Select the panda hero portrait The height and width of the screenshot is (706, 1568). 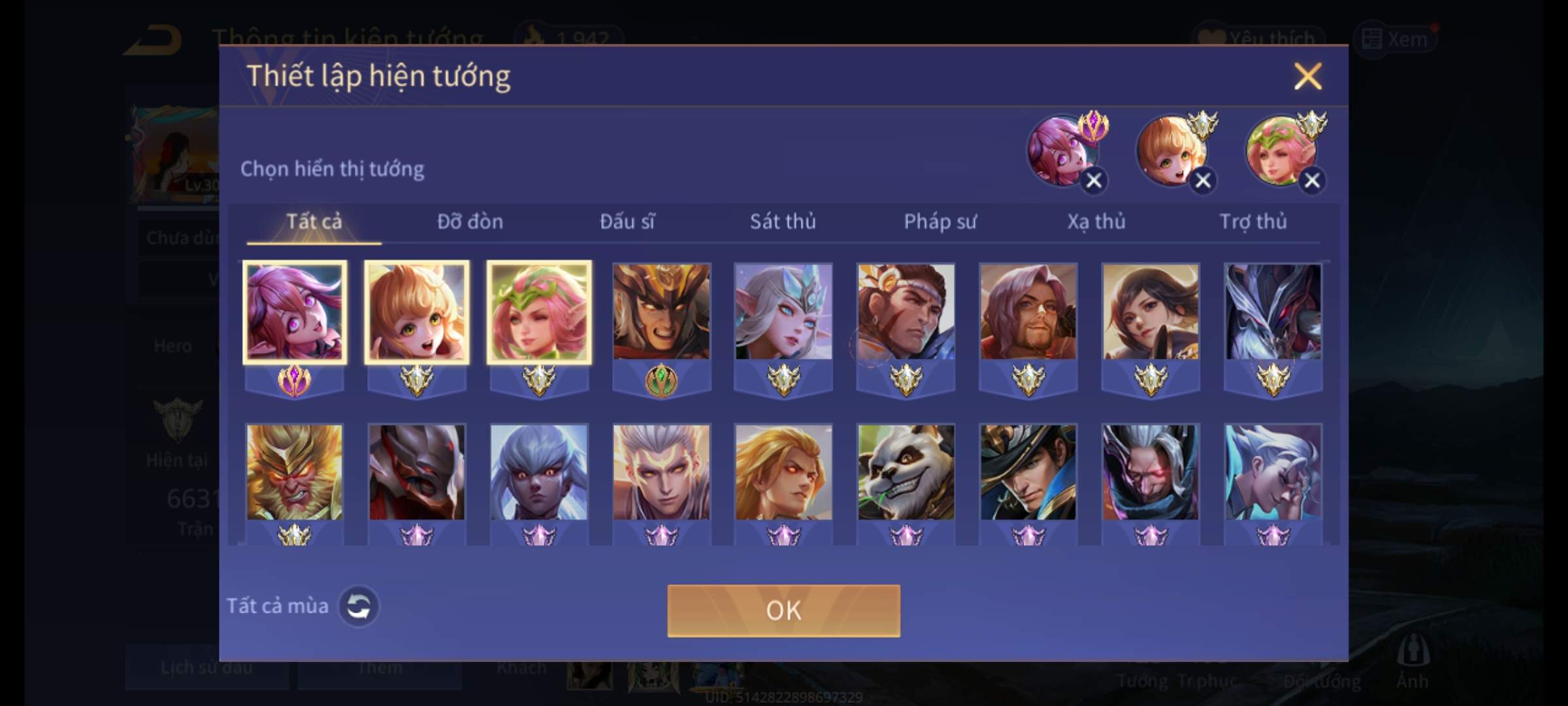906,473
